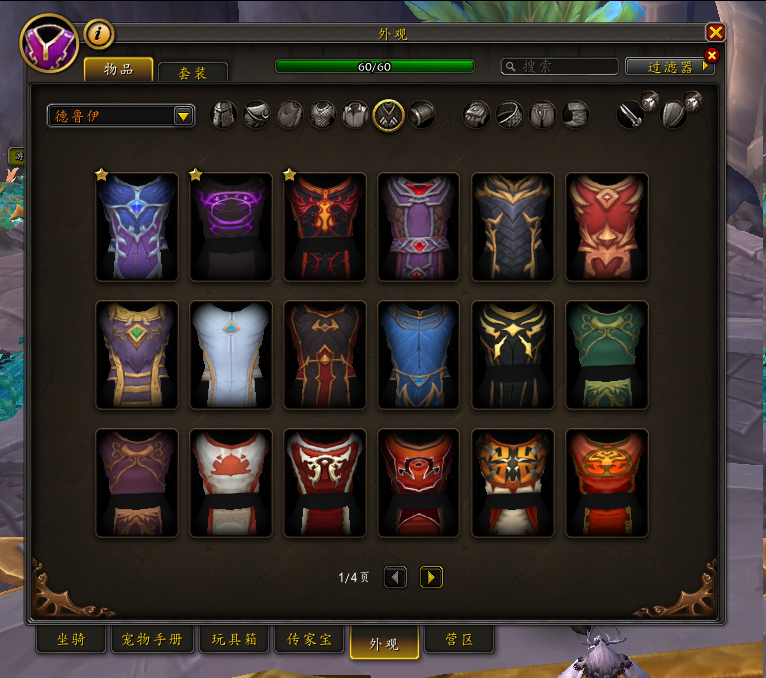
Task: Click the 搜索 search box
Action: 560,67
